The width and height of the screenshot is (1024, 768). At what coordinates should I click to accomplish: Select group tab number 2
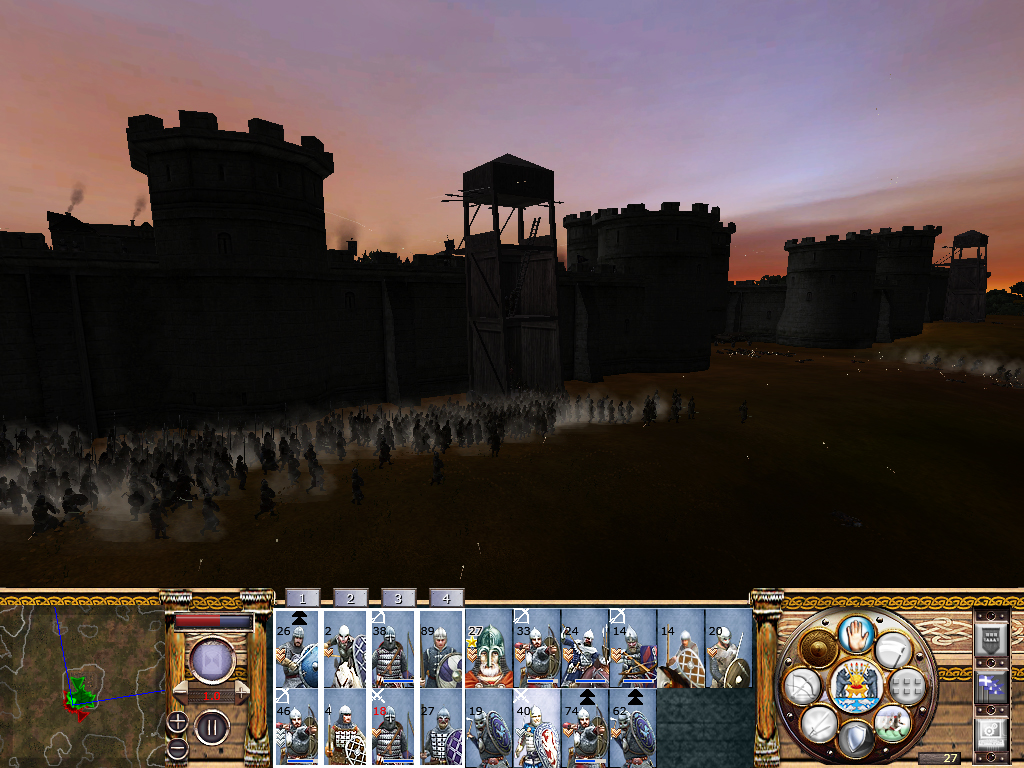click(x=350, y=598)
